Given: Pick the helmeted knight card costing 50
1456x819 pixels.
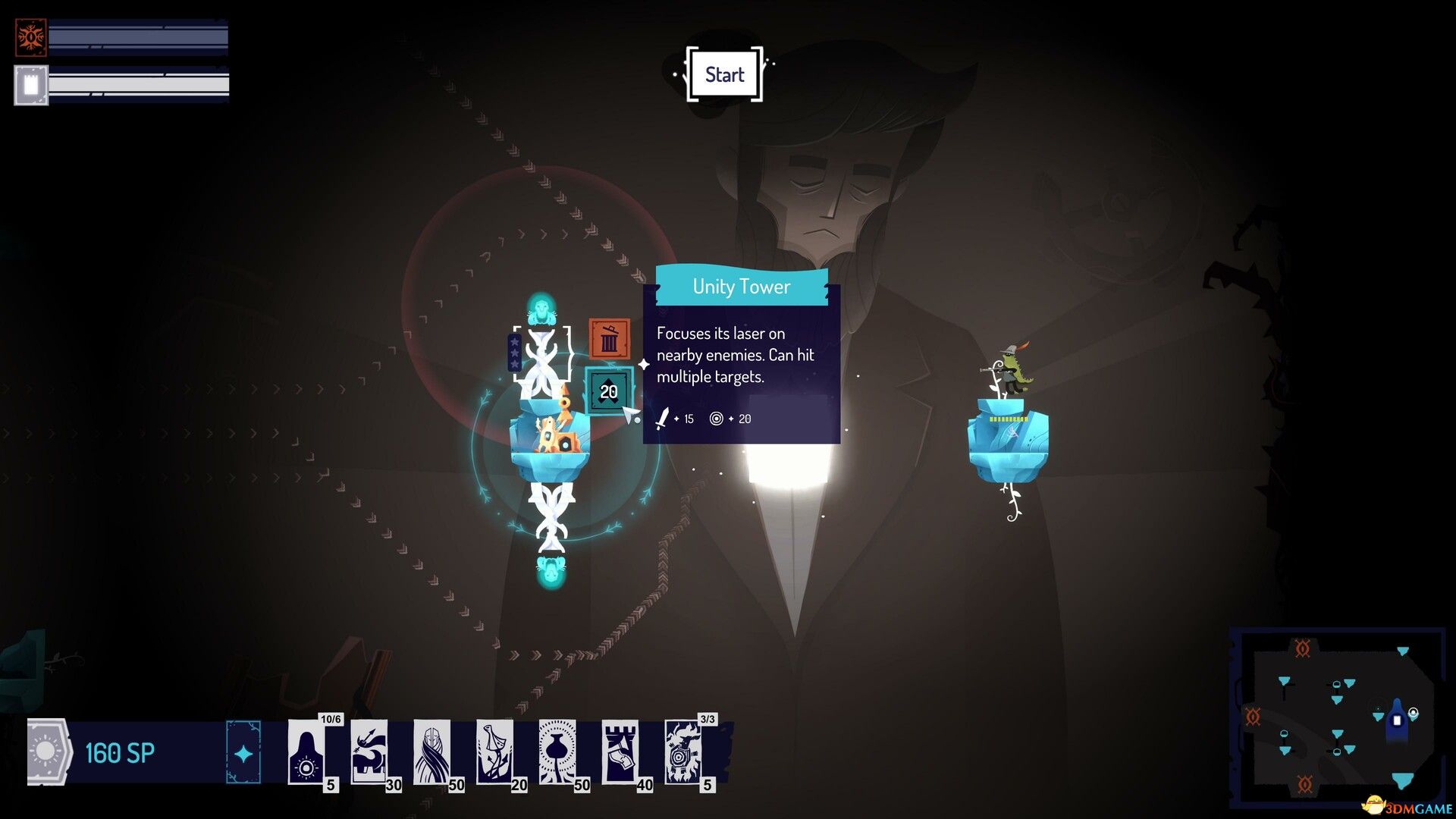Looking at the screenshot, I should pos(432,753).
